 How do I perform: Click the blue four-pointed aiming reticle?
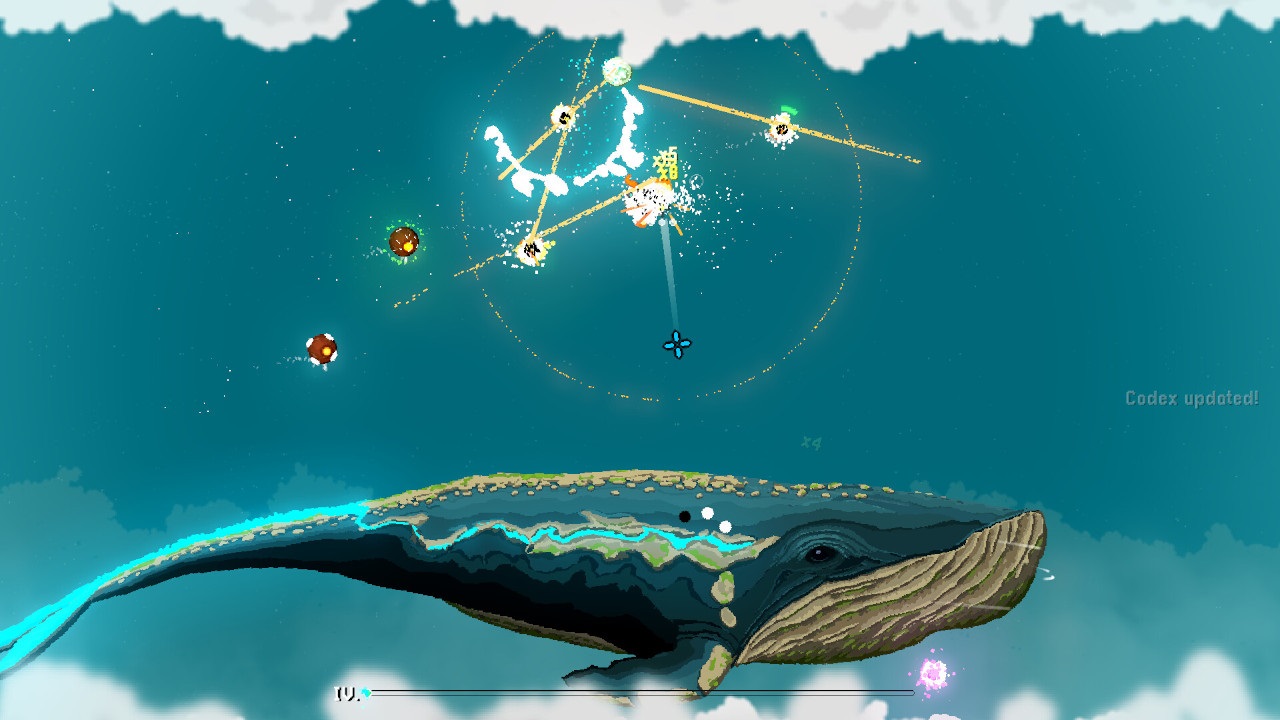tap(678, 345)
